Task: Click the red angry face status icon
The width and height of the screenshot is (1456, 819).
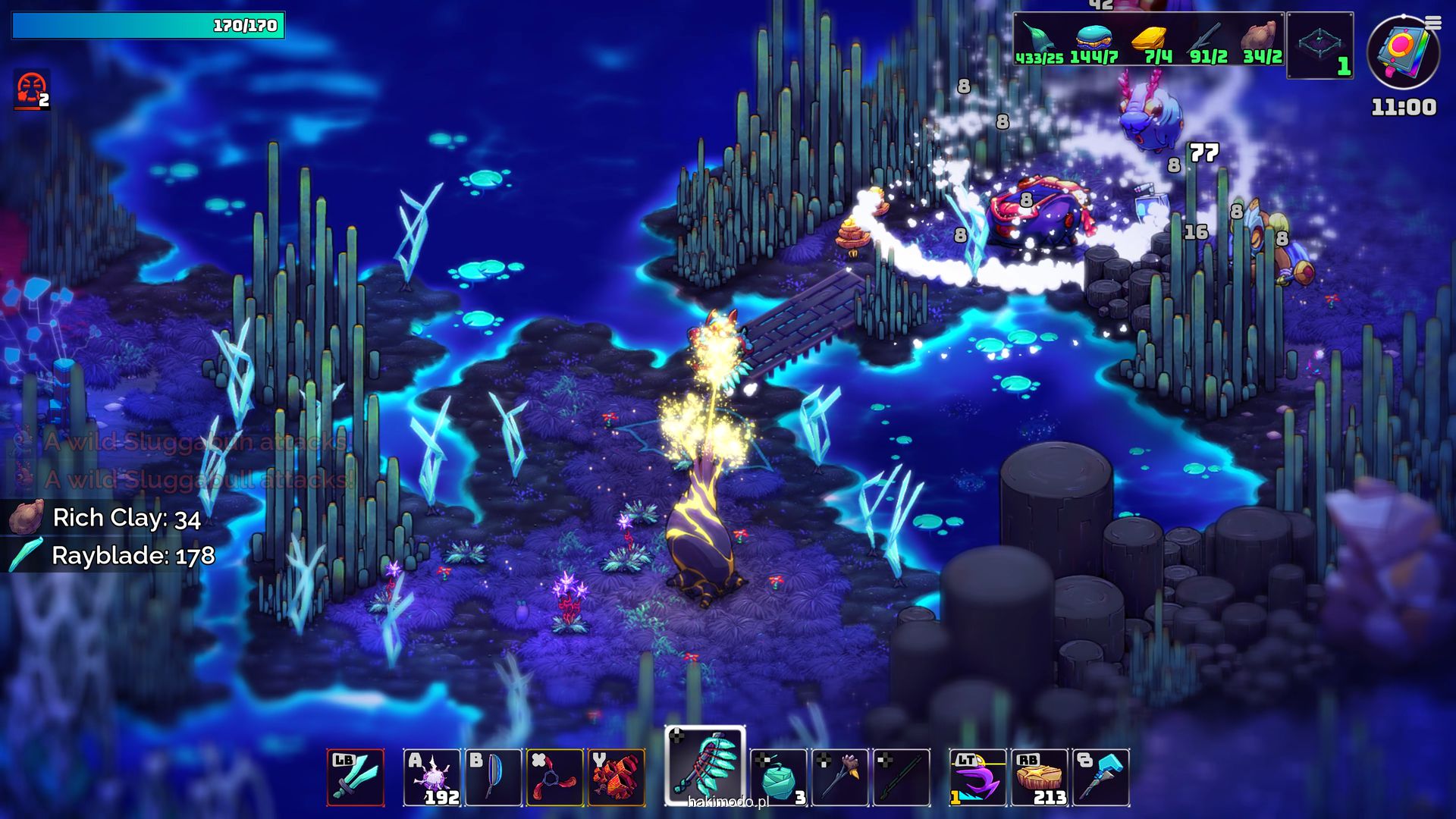Action: click(x=31, y=90)
